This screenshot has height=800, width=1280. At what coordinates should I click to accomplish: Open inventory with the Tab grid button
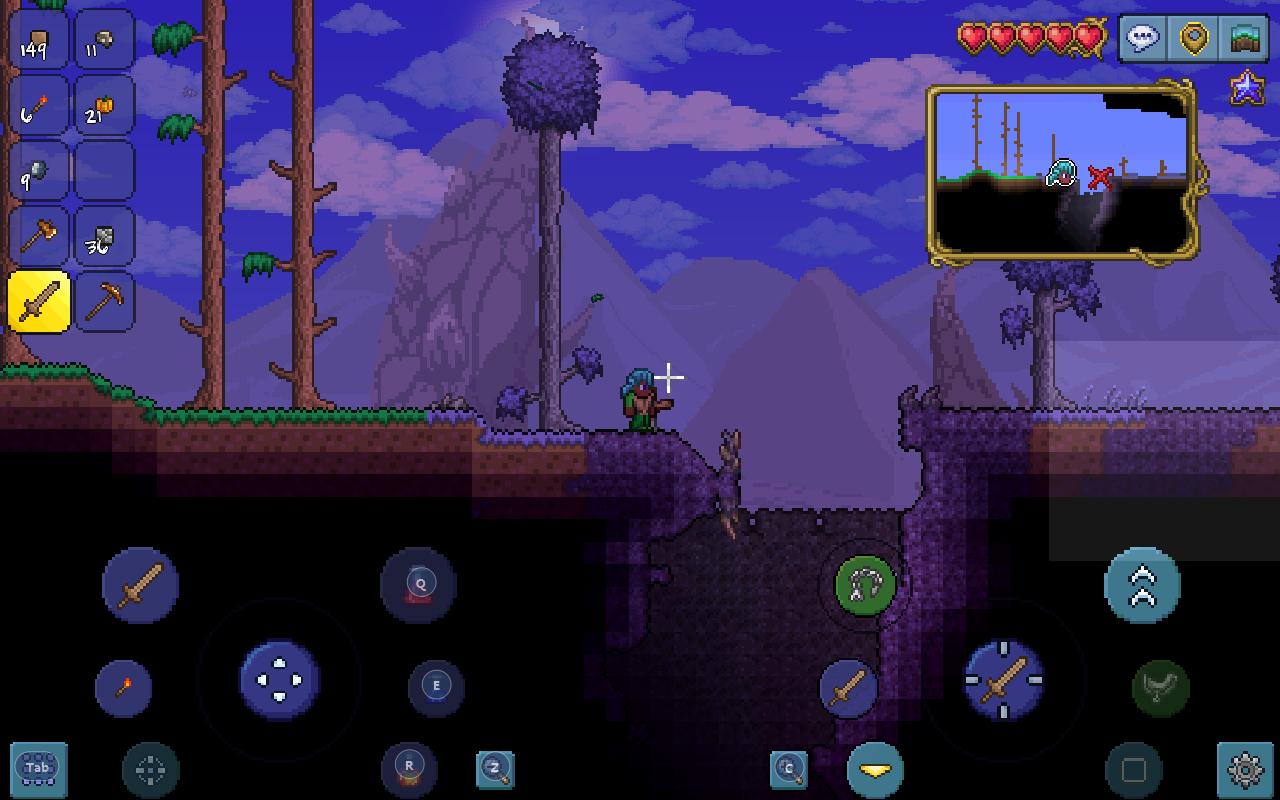[x=38, y=768]
